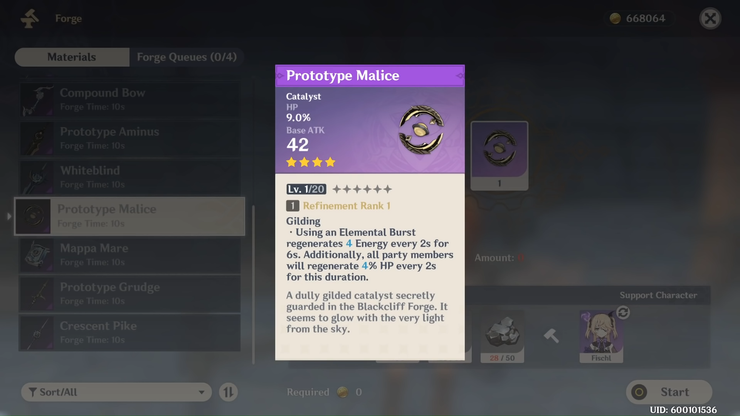Select the Prototype Malice list entry
Viewport: 740px width, 416px height.
point(129,216)
